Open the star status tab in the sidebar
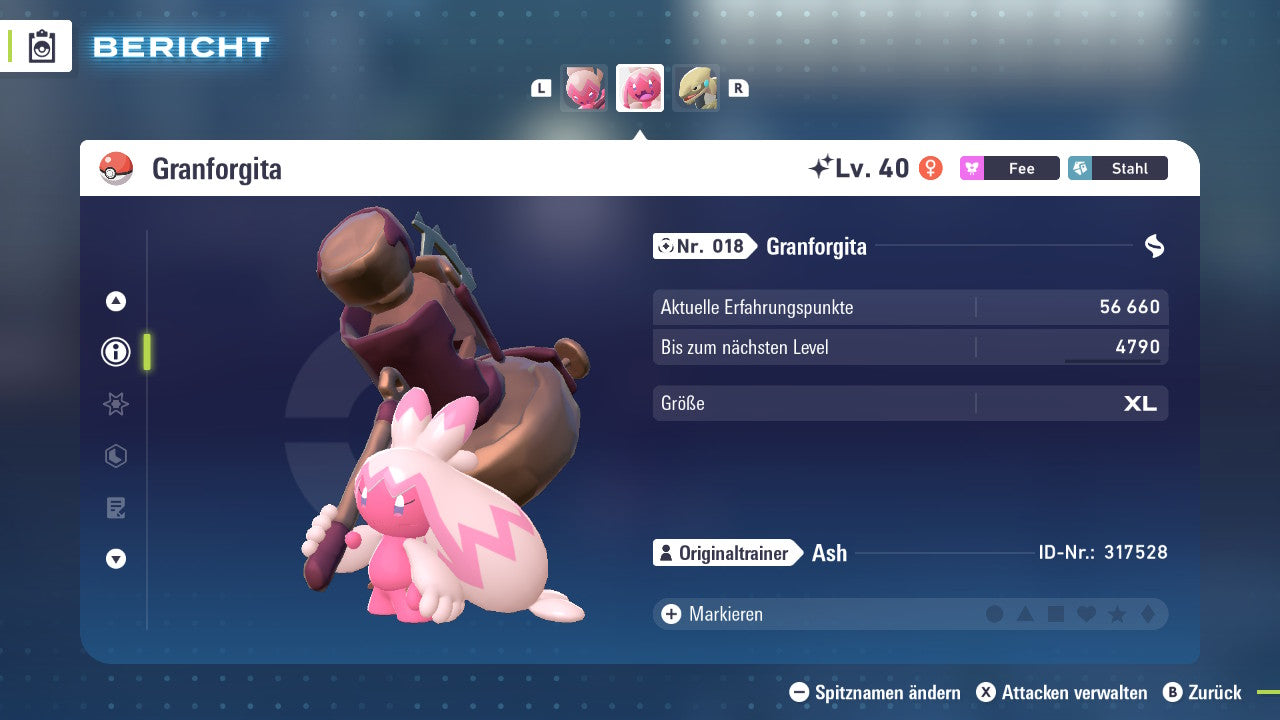The width and height of the screenshot is (1280, 720). coord(115,404)
